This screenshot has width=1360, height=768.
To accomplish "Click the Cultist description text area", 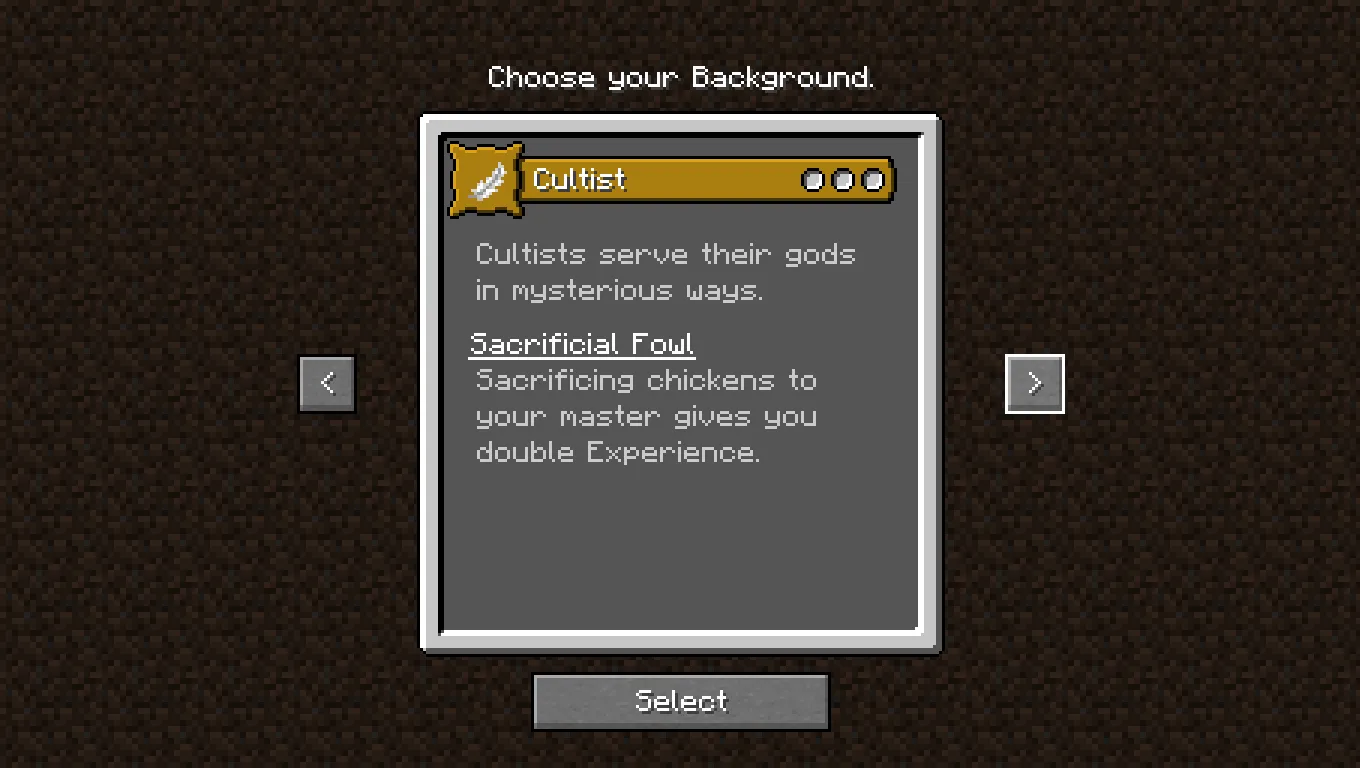I will click(665, 272).
